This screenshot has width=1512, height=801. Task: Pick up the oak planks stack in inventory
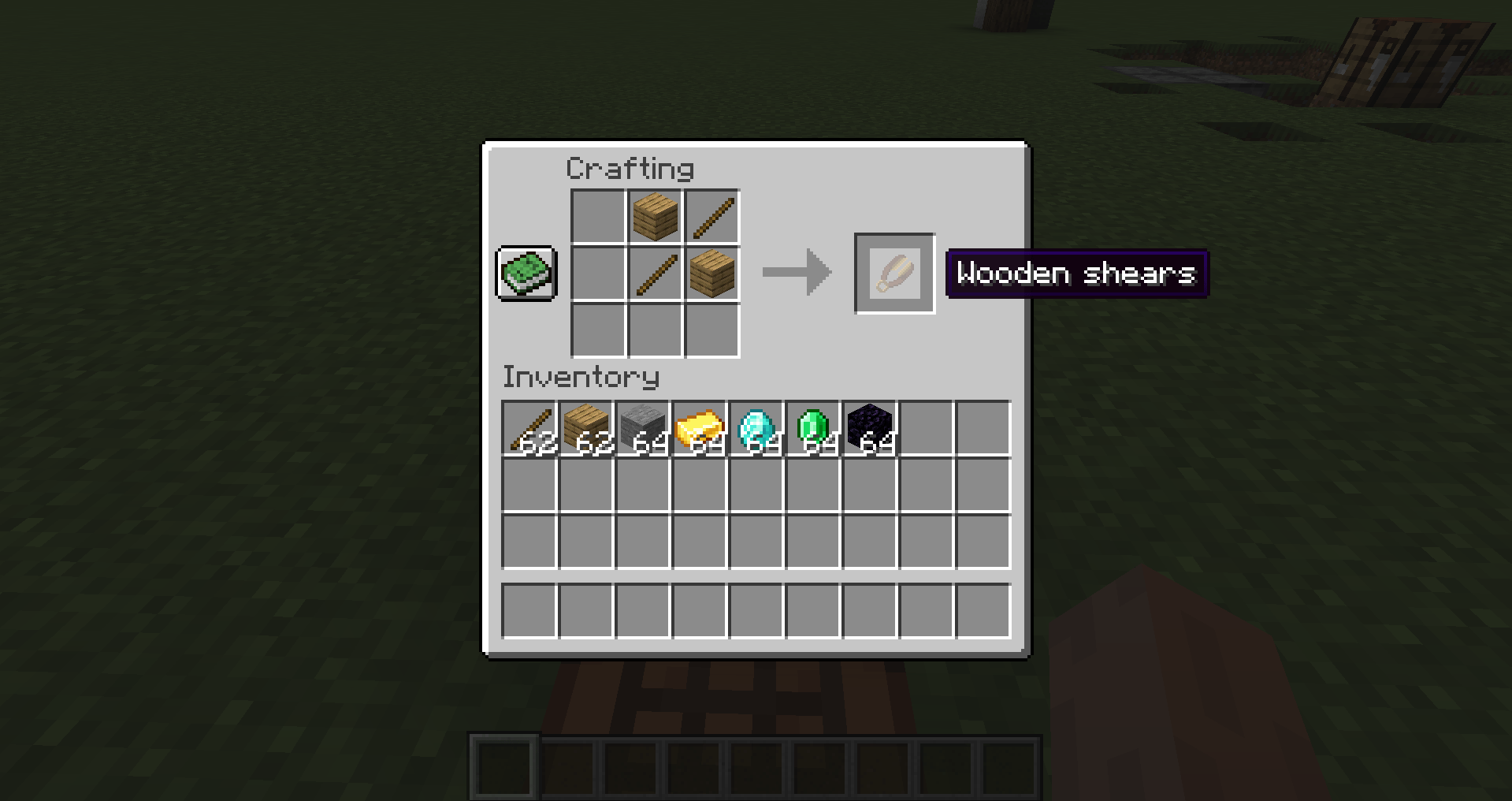click(x=587, y=427)
